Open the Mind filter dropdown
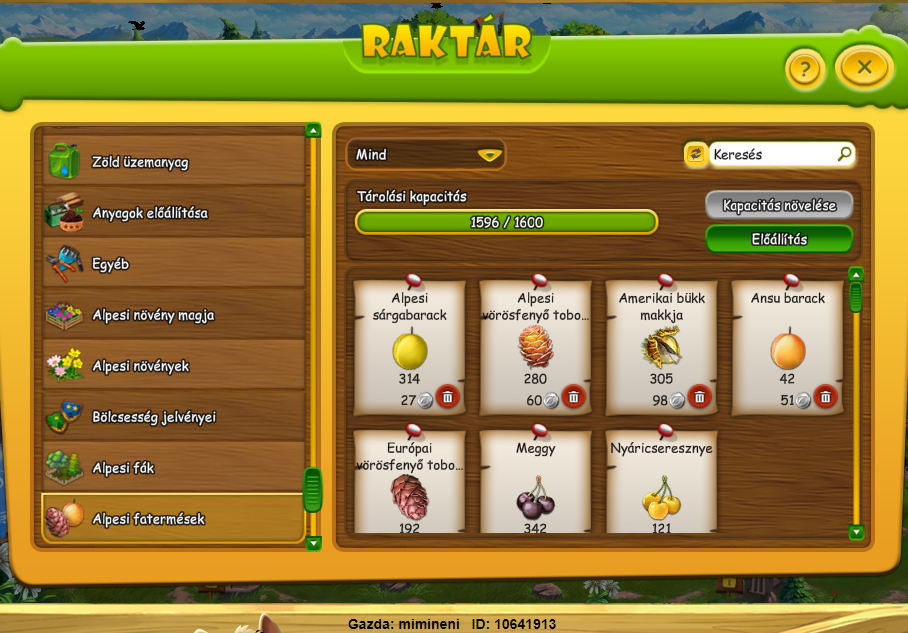908x633 pixels. click(425, 155)
